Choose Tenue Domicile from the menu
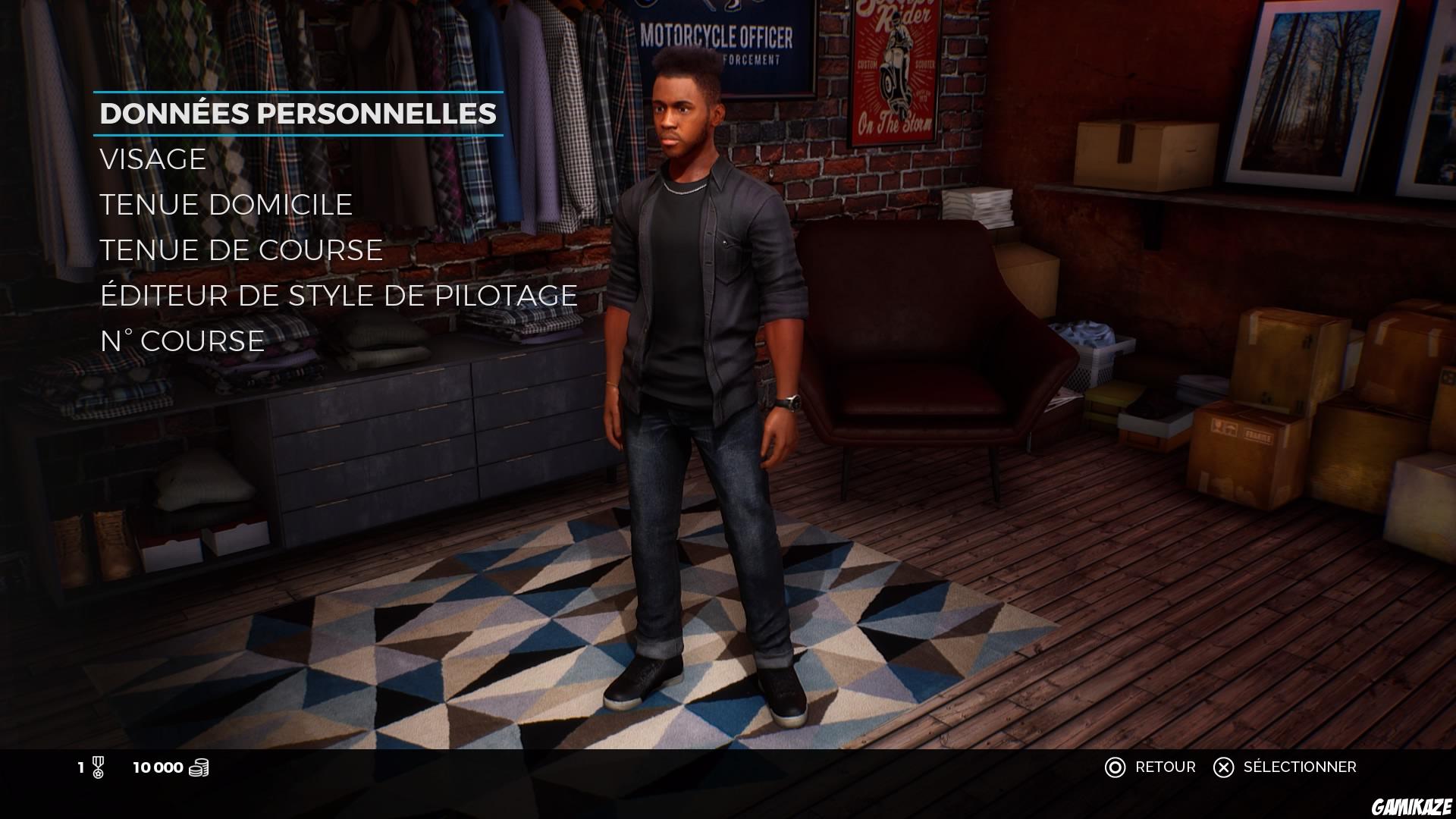Viewport: 1456px width, 819px height. [226, 205]
